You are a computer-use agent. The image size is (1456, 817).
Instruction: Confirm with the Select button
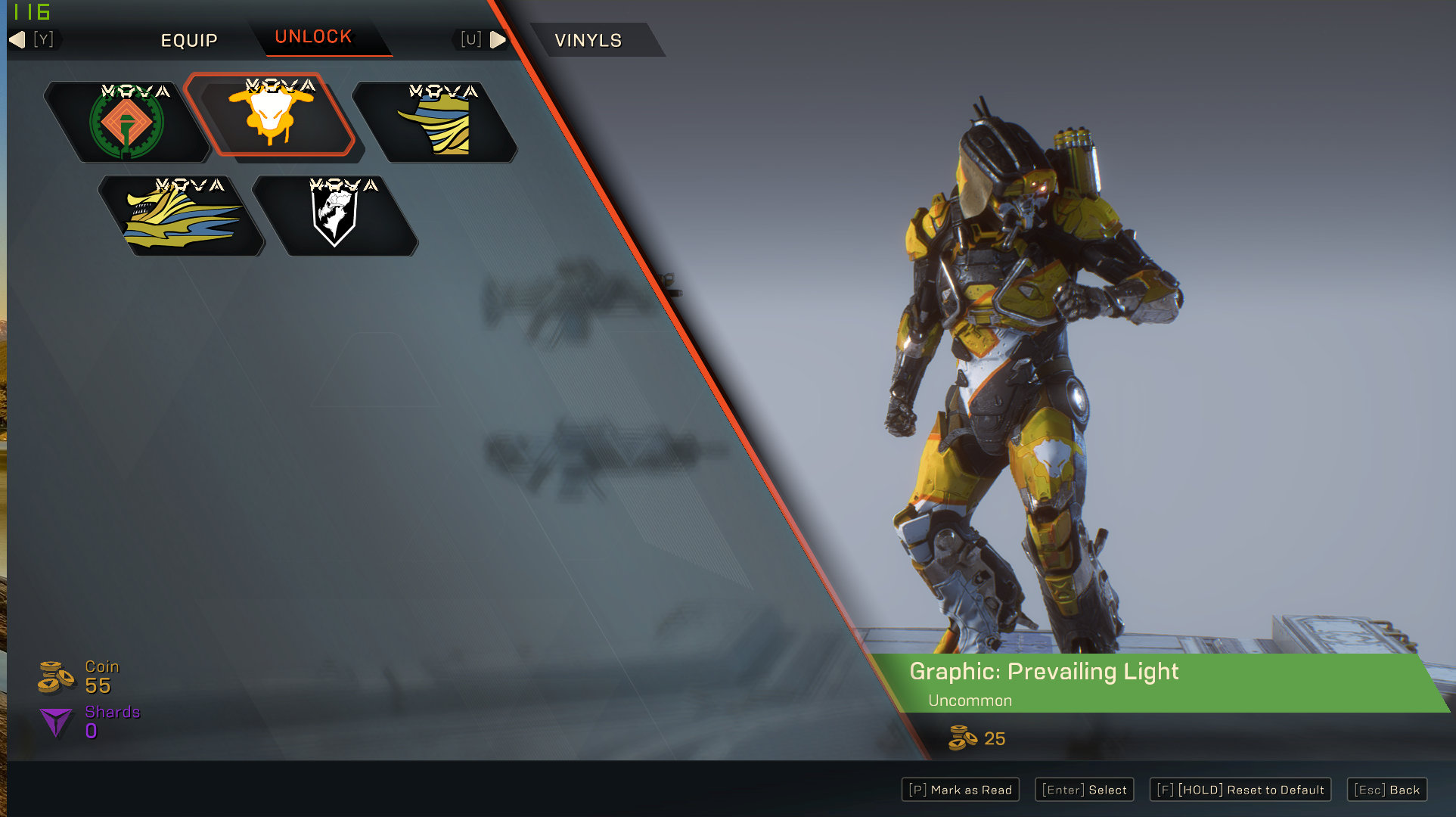1084,790
